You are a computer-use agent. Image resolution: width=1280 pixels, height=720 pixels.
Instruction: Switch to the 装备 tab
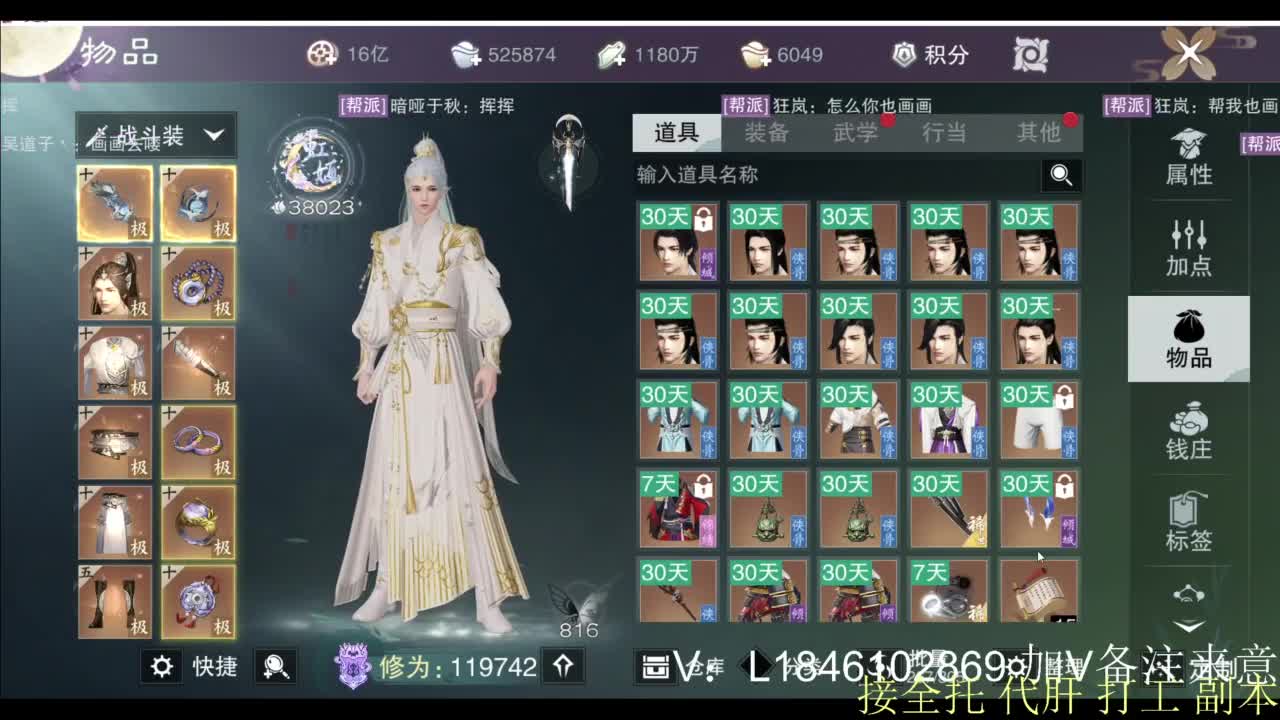tap(767, 131)
